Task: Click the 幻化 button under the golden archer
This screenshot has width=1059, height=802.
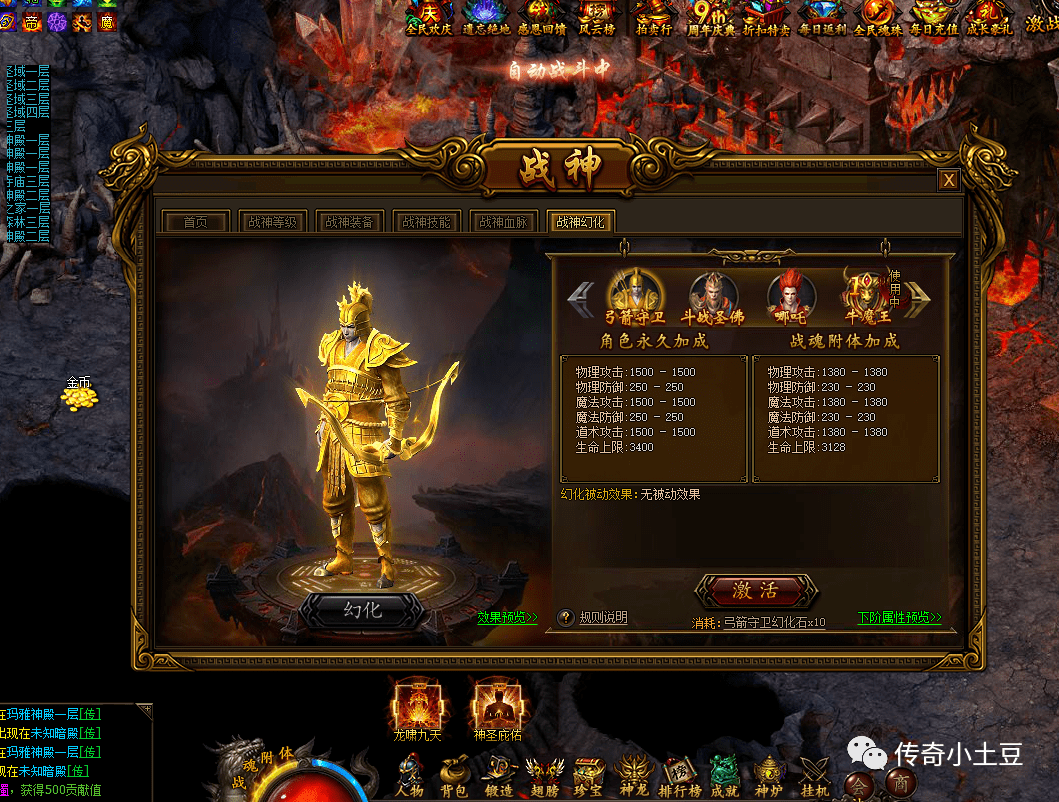Action: click(363, 609)
